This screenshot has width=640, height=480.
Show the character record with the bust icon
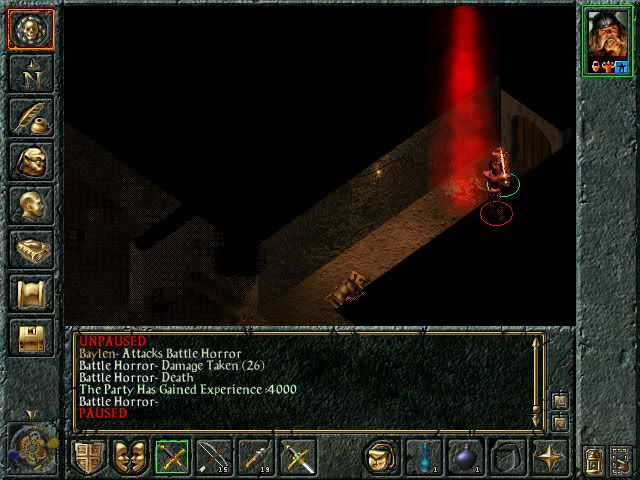[x=30, y=205]
